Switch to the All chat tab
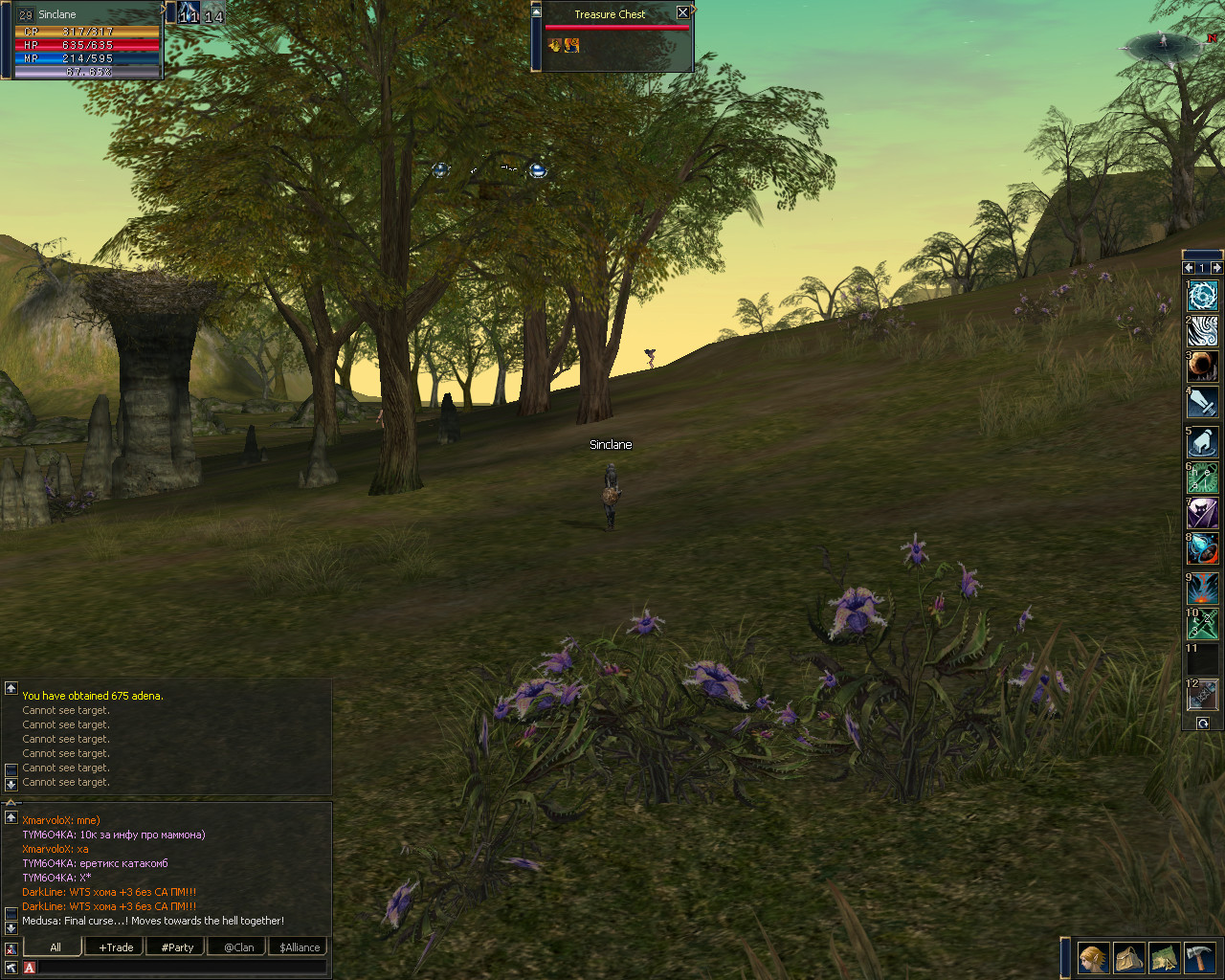This screenshot has height=980, width=1225. [x=56, y=947]
